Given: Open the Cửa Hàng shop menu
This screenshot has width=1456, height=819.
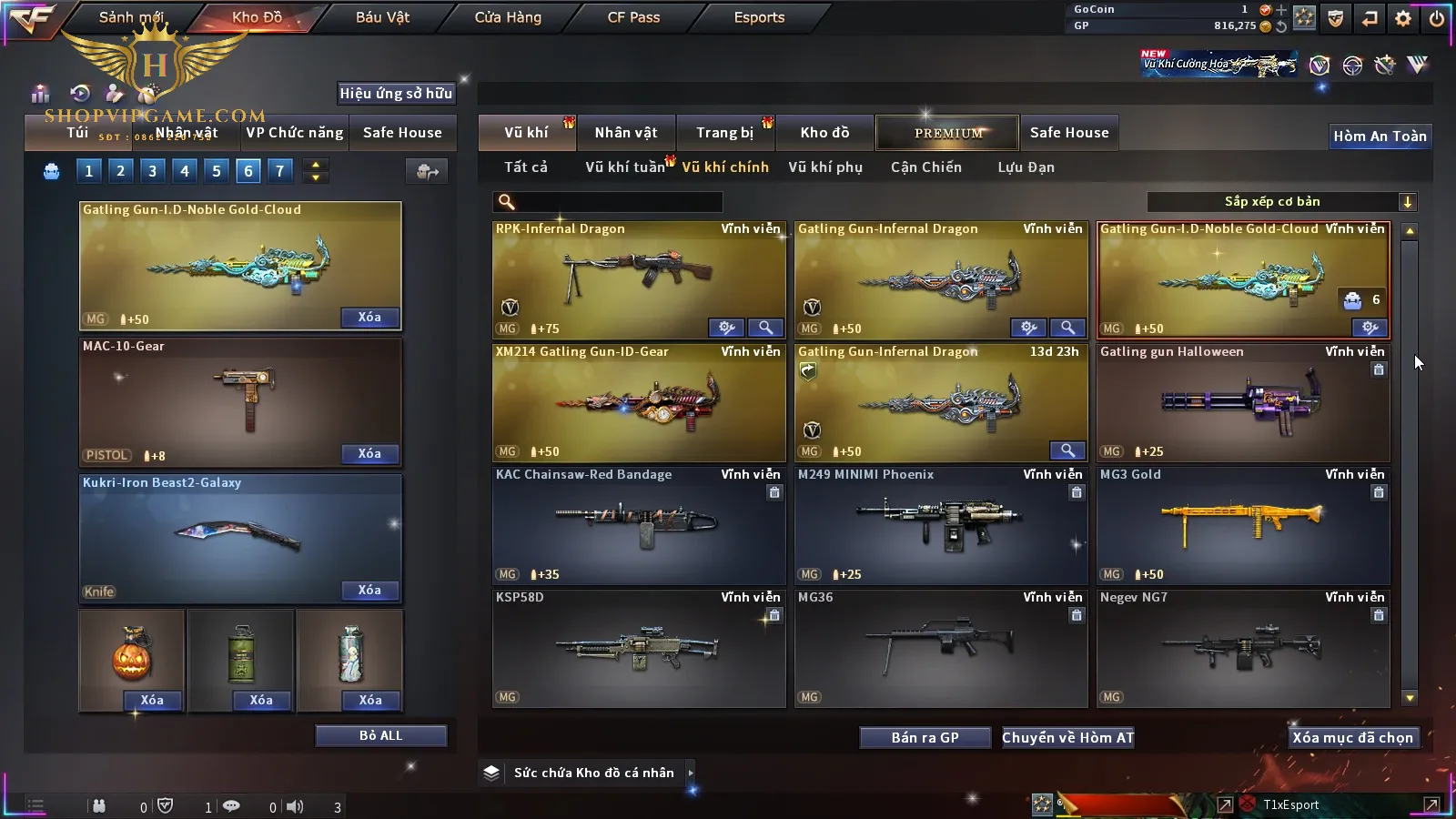Looking at the screenshot, I should point(508,17).
